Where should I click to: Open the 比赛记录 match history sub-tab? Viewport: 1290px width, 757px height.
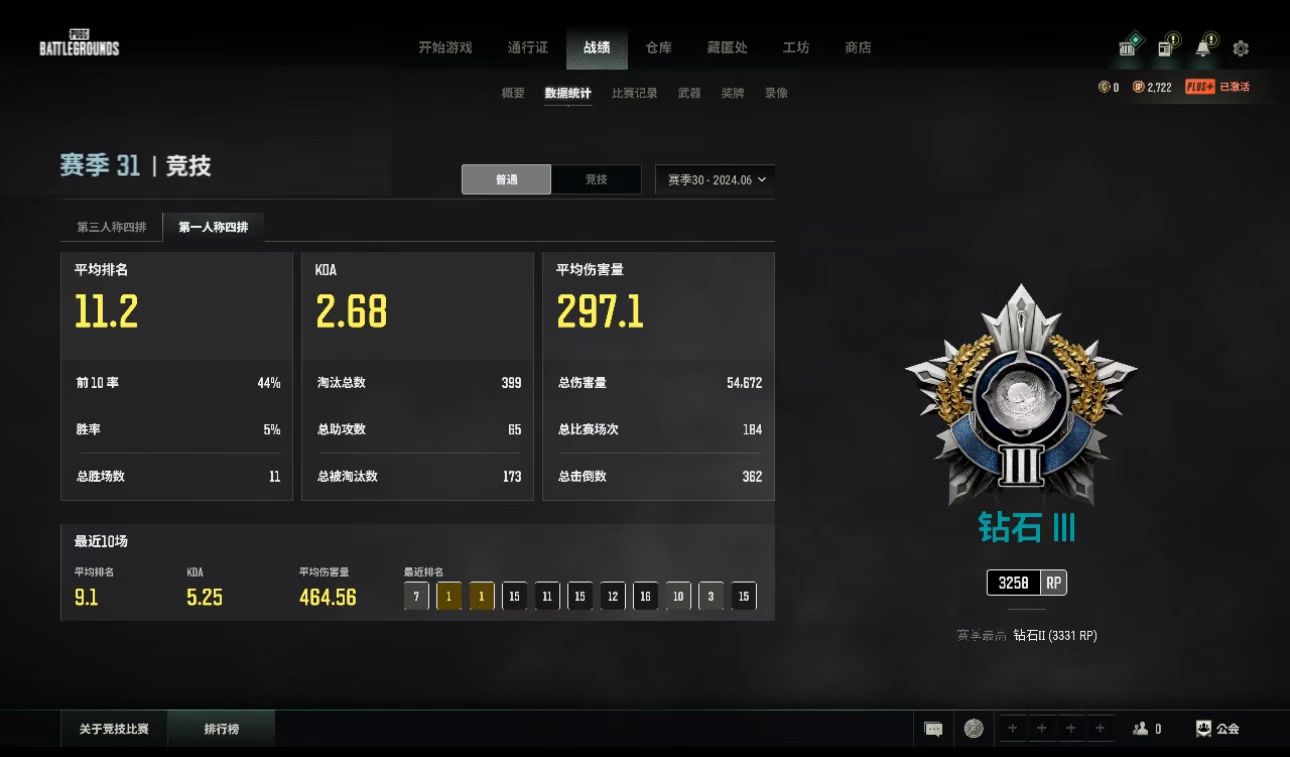point(635,93)
